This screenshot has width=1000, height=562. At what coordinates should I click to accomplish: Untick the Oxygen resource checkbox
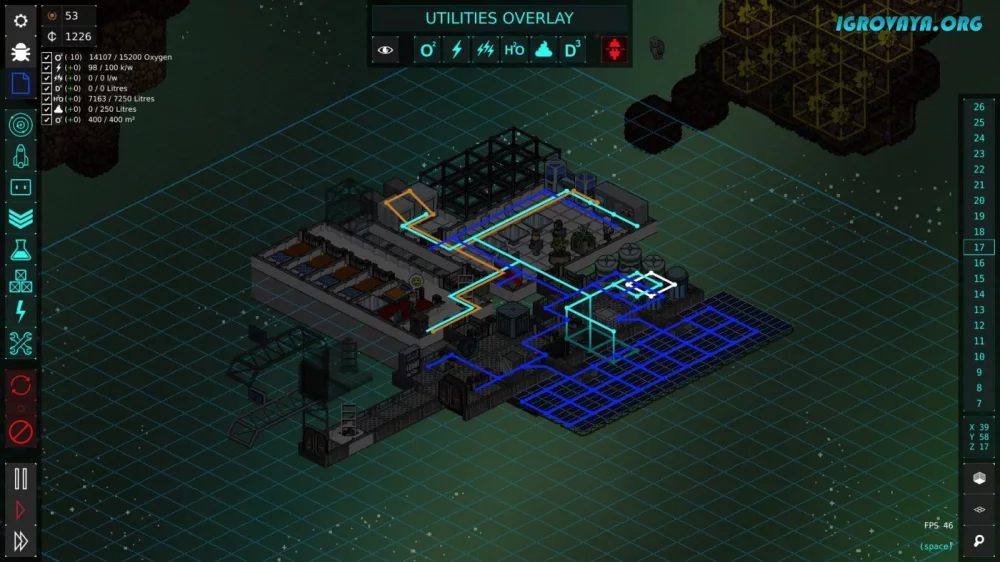[x=47, y=57]
